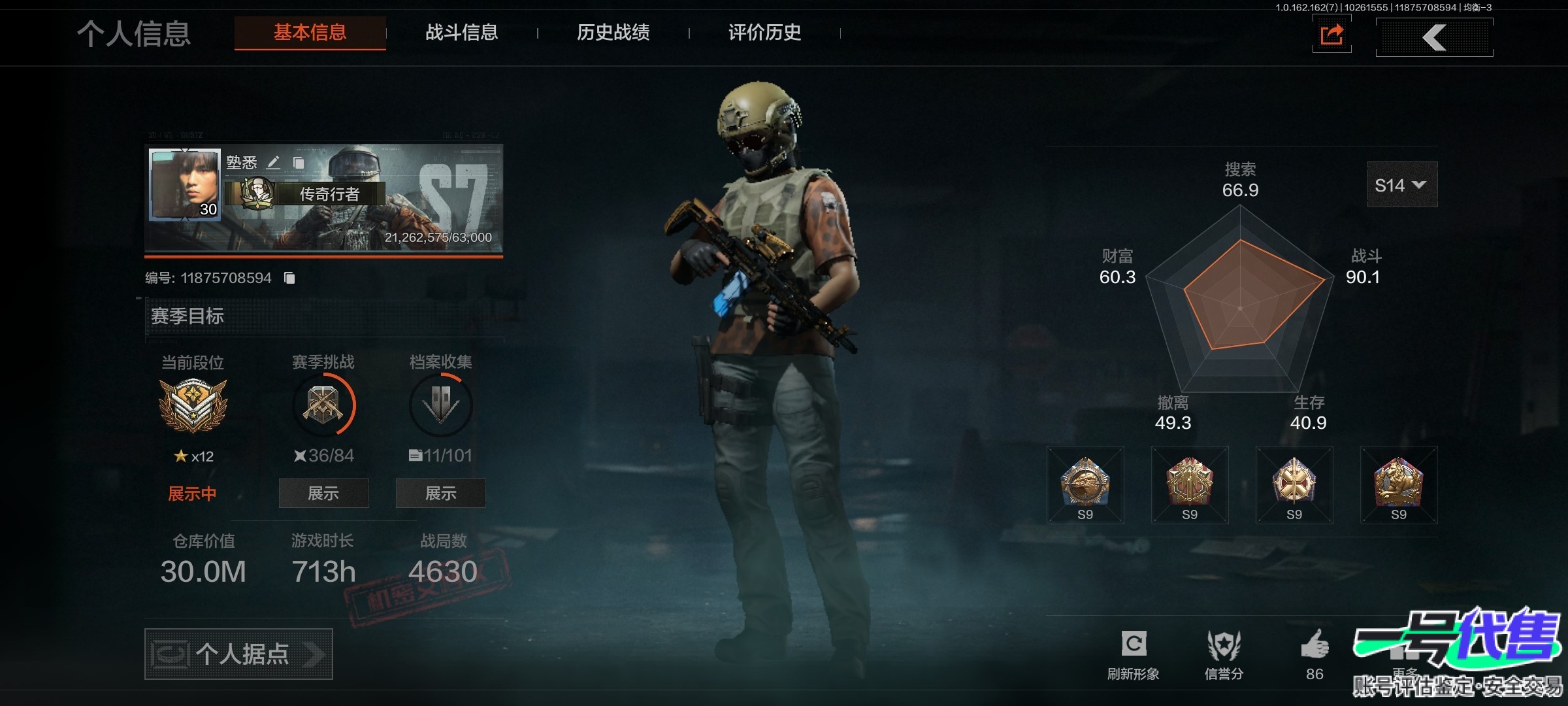Go back with the arrow button
Viewport: 1568px width, 706px height.
coord(1434,37)
